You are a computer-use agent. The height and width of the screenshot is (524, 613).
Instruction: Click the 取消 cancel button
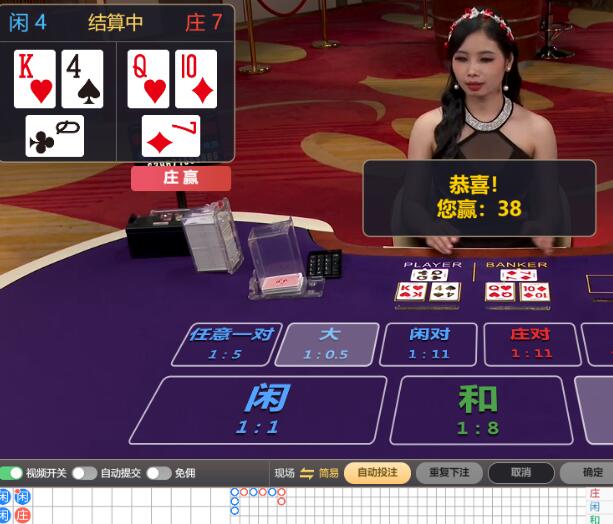(x=520, y=473)
